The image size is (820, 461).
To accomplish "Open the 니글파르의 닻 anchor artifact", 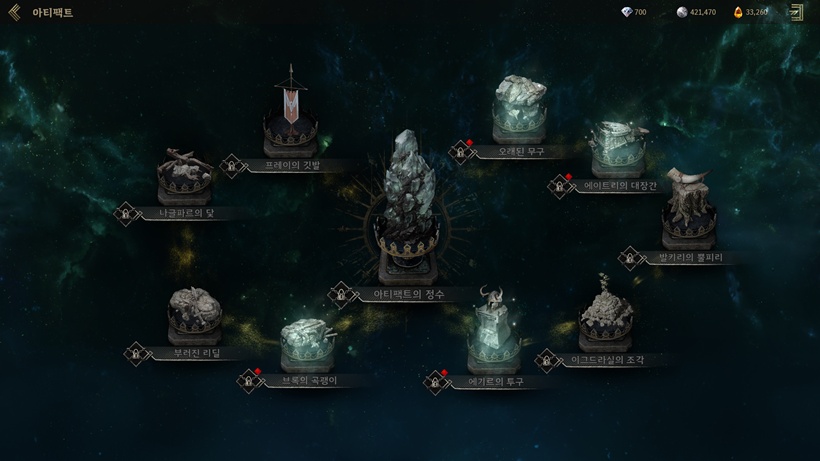I will coord(184,178).
